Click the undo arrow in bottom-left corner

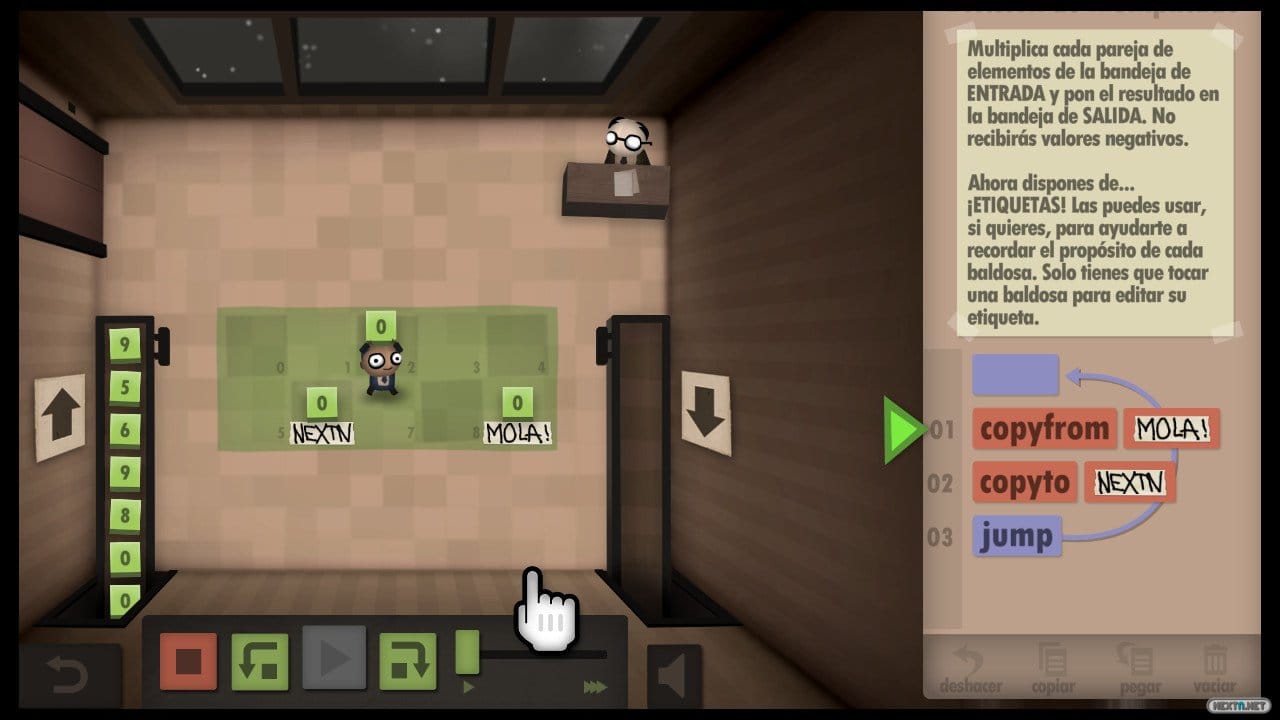pyautogui.click(x=63, y=673)
